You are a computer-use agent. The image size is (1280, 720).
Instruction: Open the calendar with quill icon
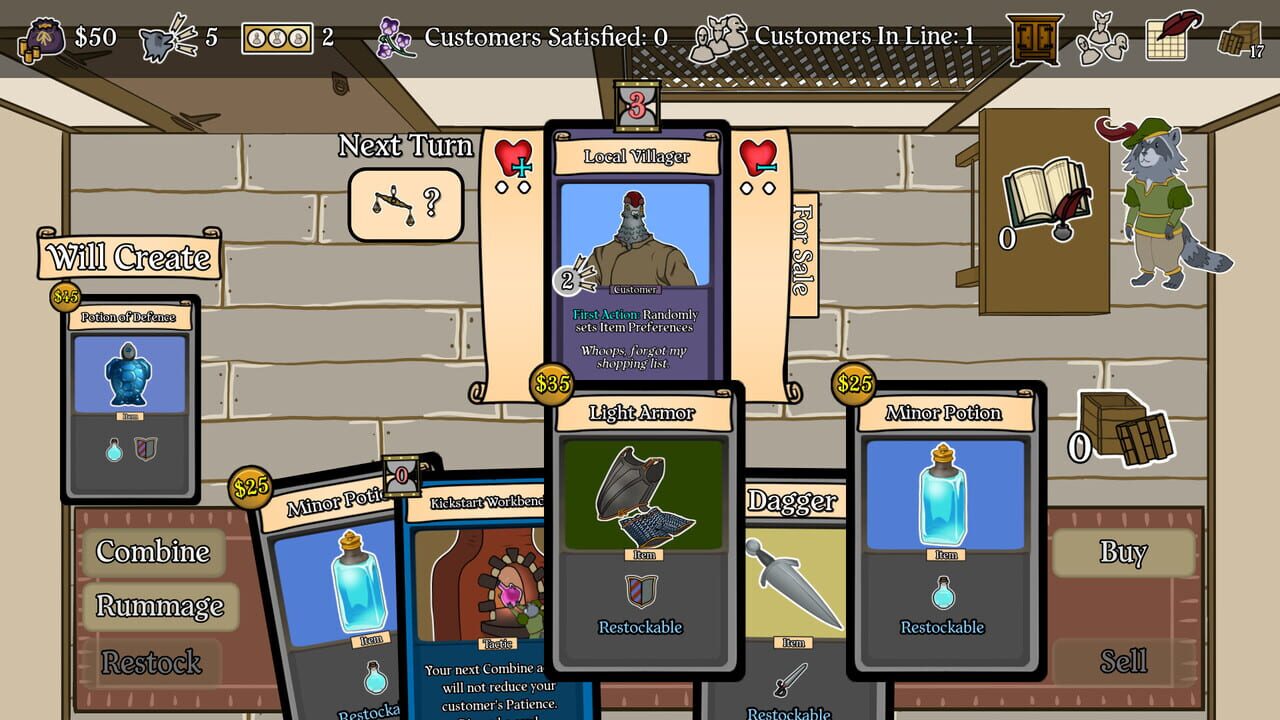point(1172,36)
